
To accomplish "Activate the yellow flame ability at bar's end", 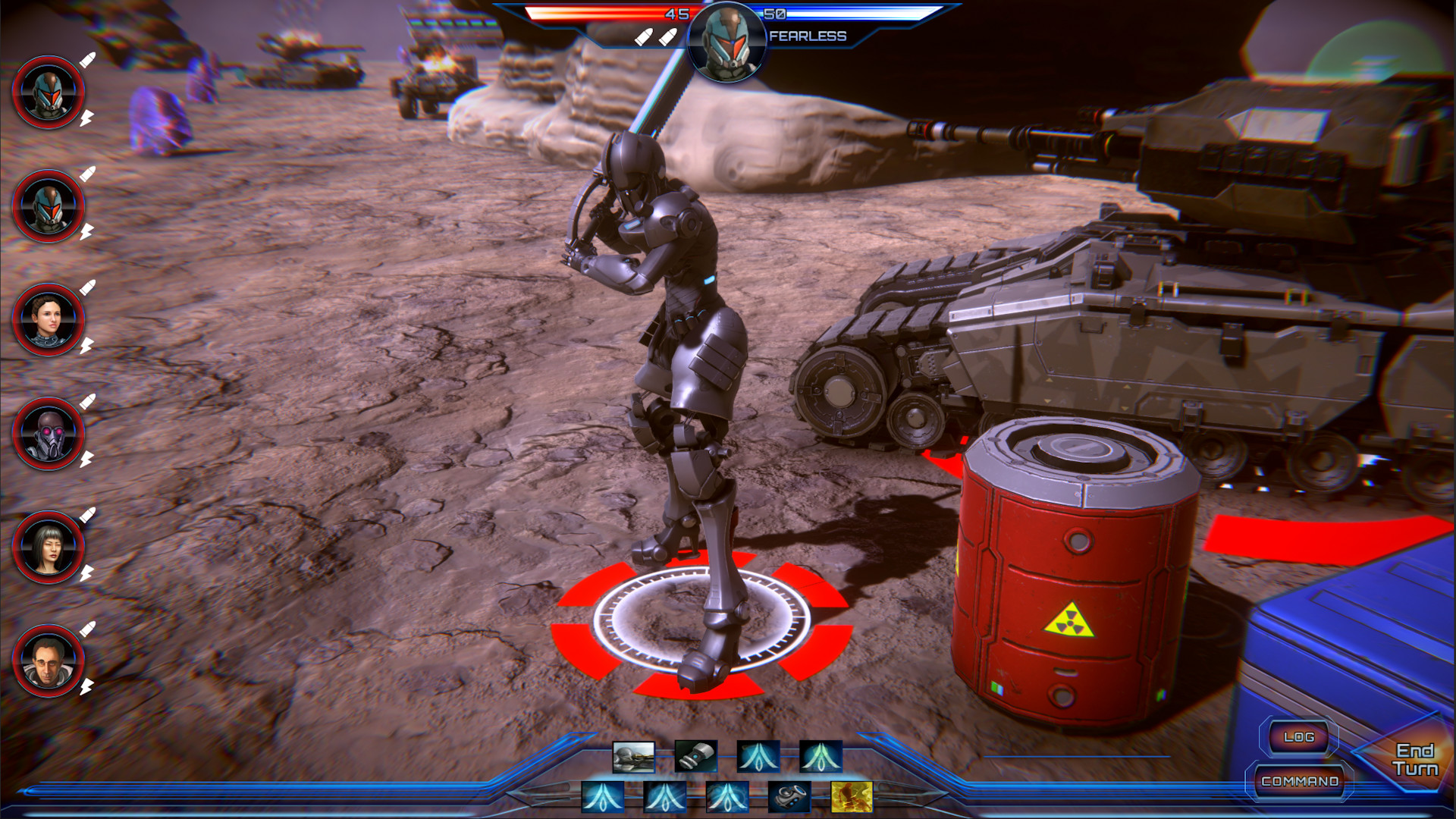I will pos(851,796).
